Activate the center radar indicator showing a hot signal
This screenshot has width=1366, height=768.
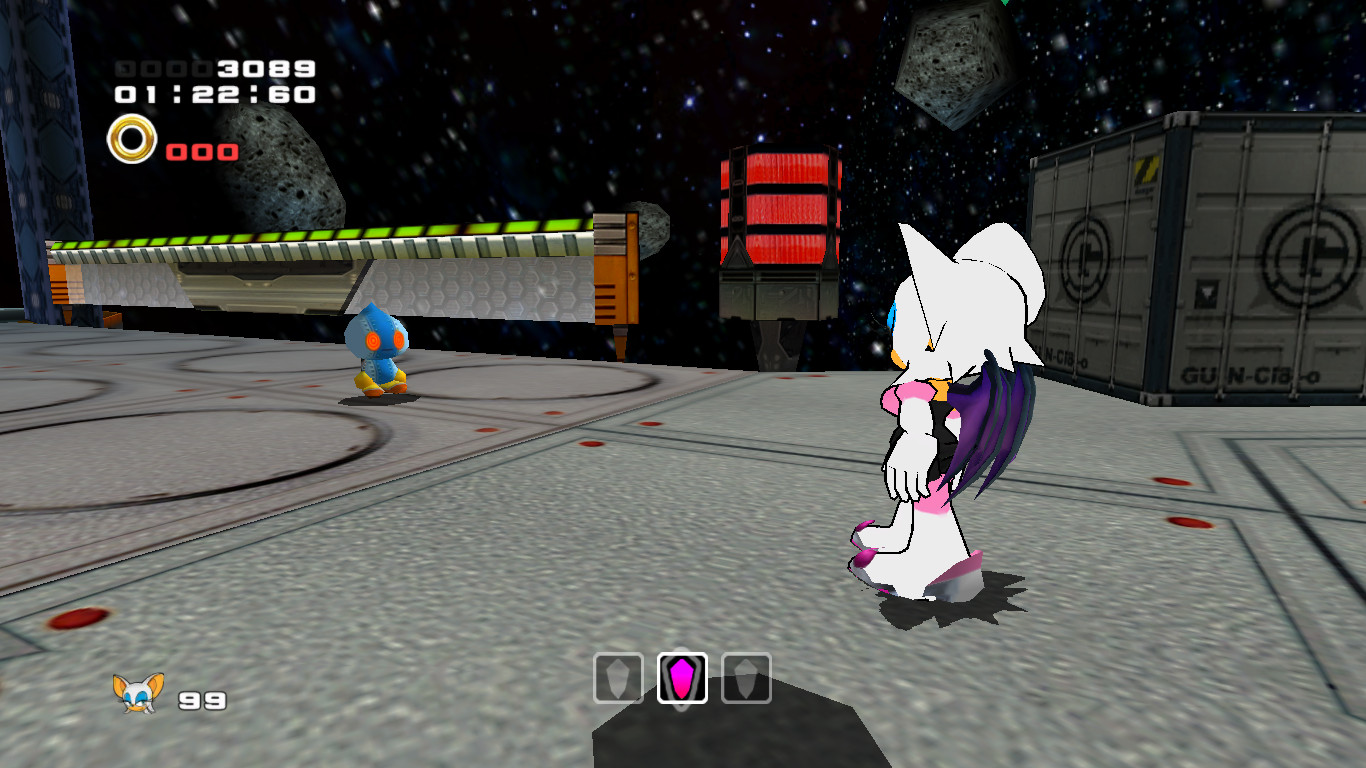(x=683, y=680)
